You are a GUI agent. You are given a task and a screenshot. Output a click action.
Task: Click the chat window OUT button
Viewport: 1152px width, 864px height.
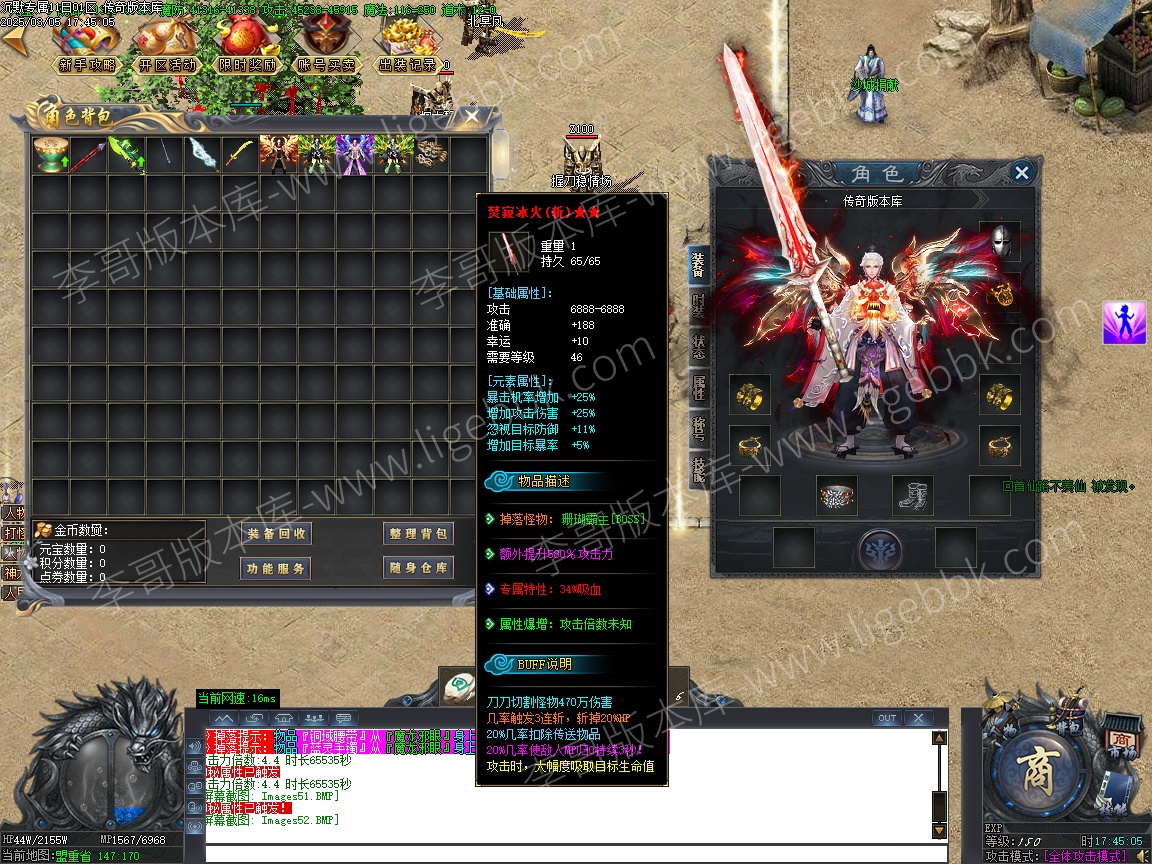(886, 718)
